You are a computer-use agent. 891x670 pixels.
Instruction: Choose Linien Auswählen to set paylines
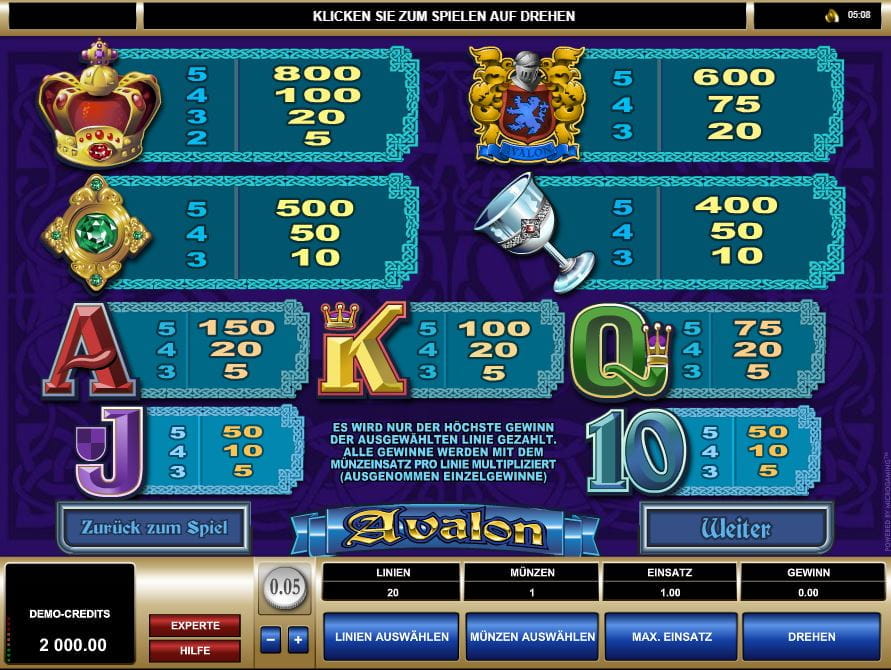[392, 636]
